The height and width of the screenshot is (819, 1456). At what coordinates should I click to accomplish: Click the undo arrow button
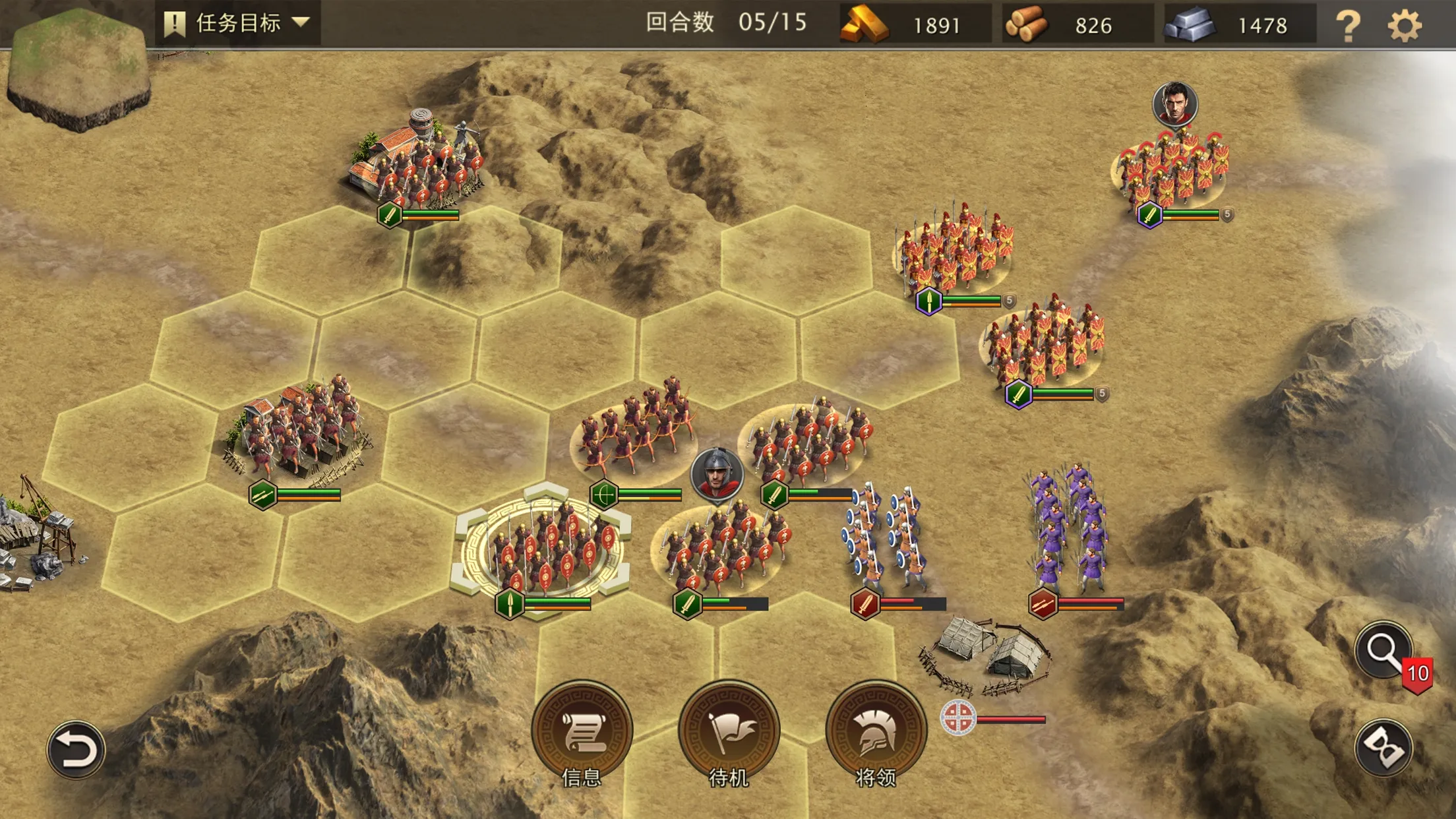tap(76, 750)
